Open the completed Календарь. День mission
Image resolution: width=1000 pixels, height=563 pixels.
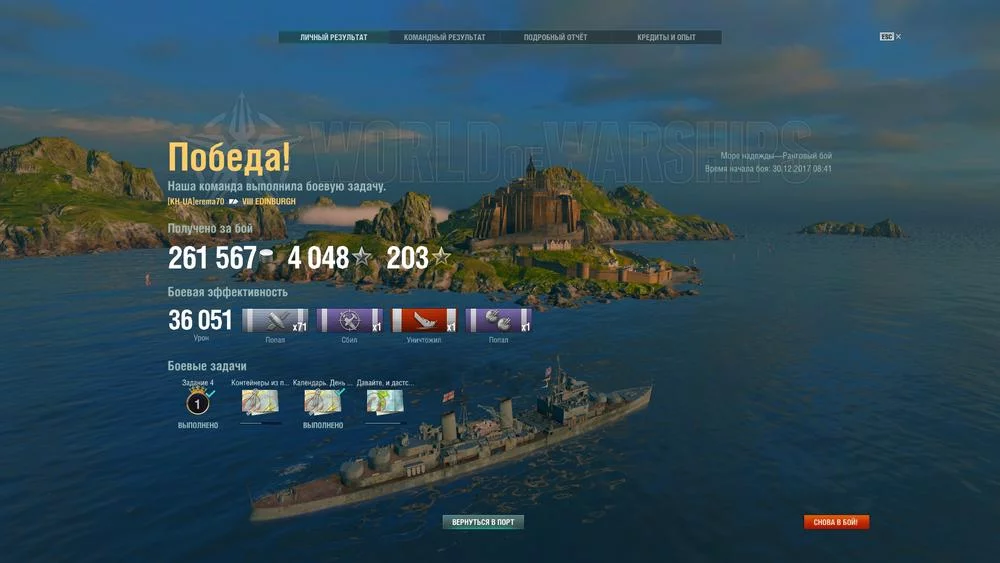coord(322,403)
